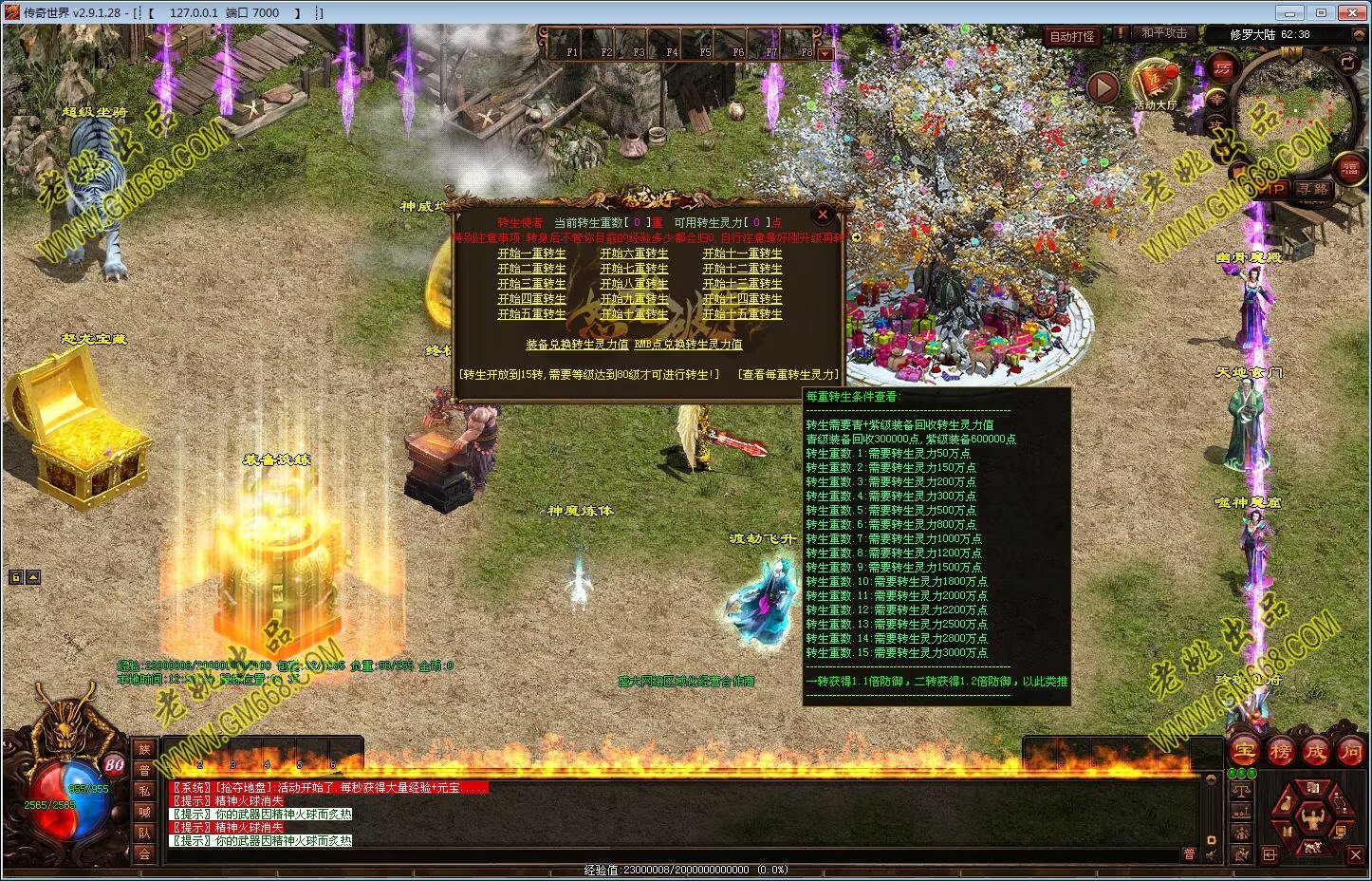Open the 寻路 pathfinding button
This screenshot has width=1372, height=881.
tap(1313, 189)
